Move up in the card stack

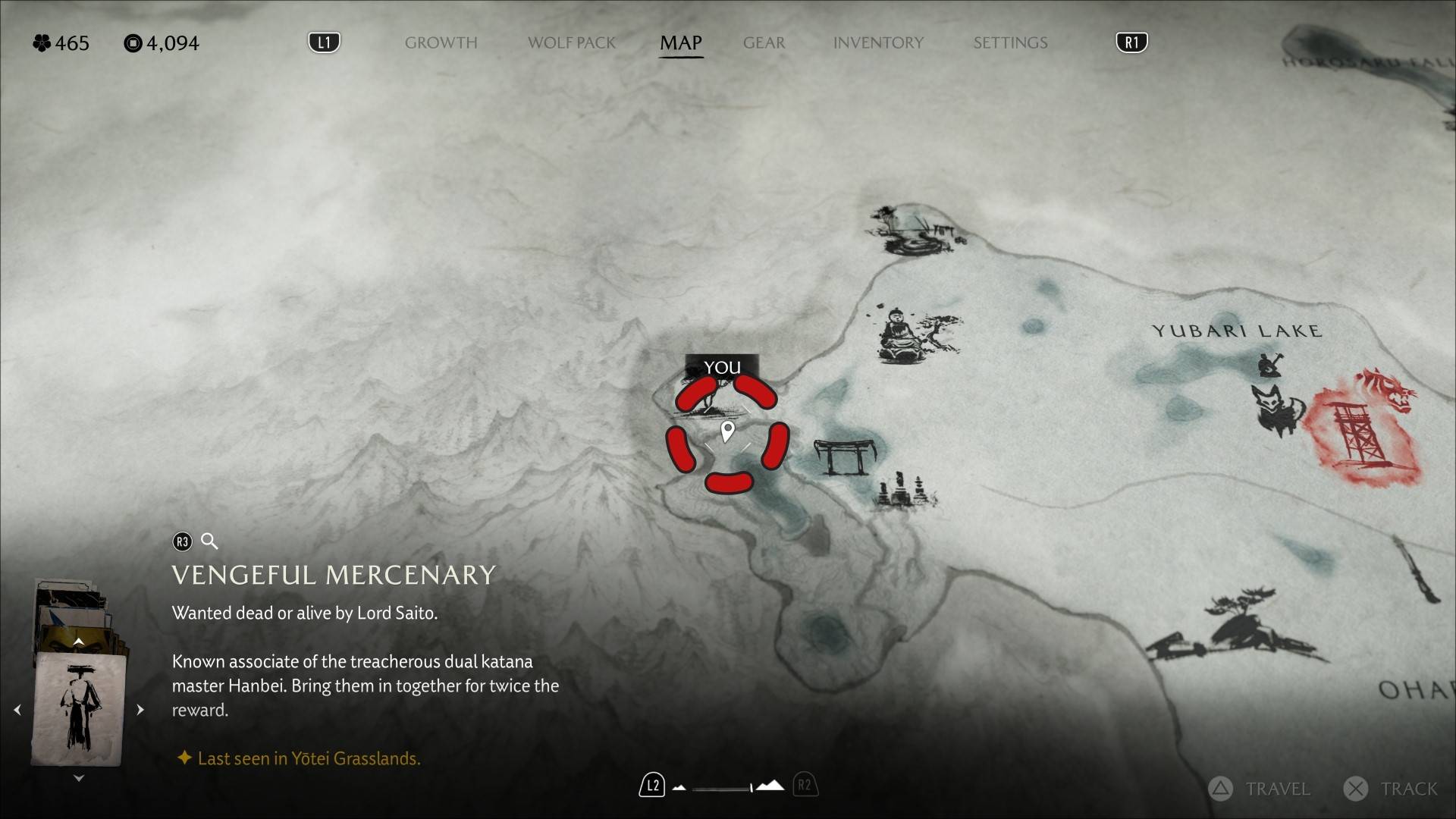pyautogui.click(x=78, y=642)
